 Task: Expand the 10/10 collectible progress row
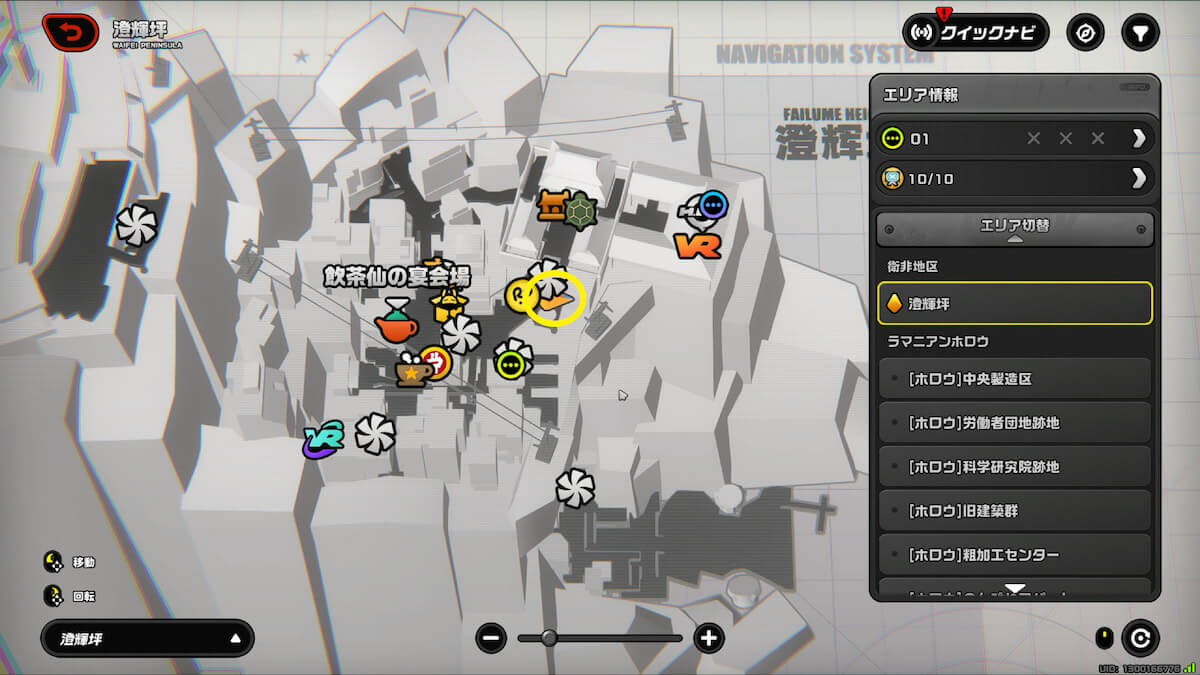[1138, 179]
